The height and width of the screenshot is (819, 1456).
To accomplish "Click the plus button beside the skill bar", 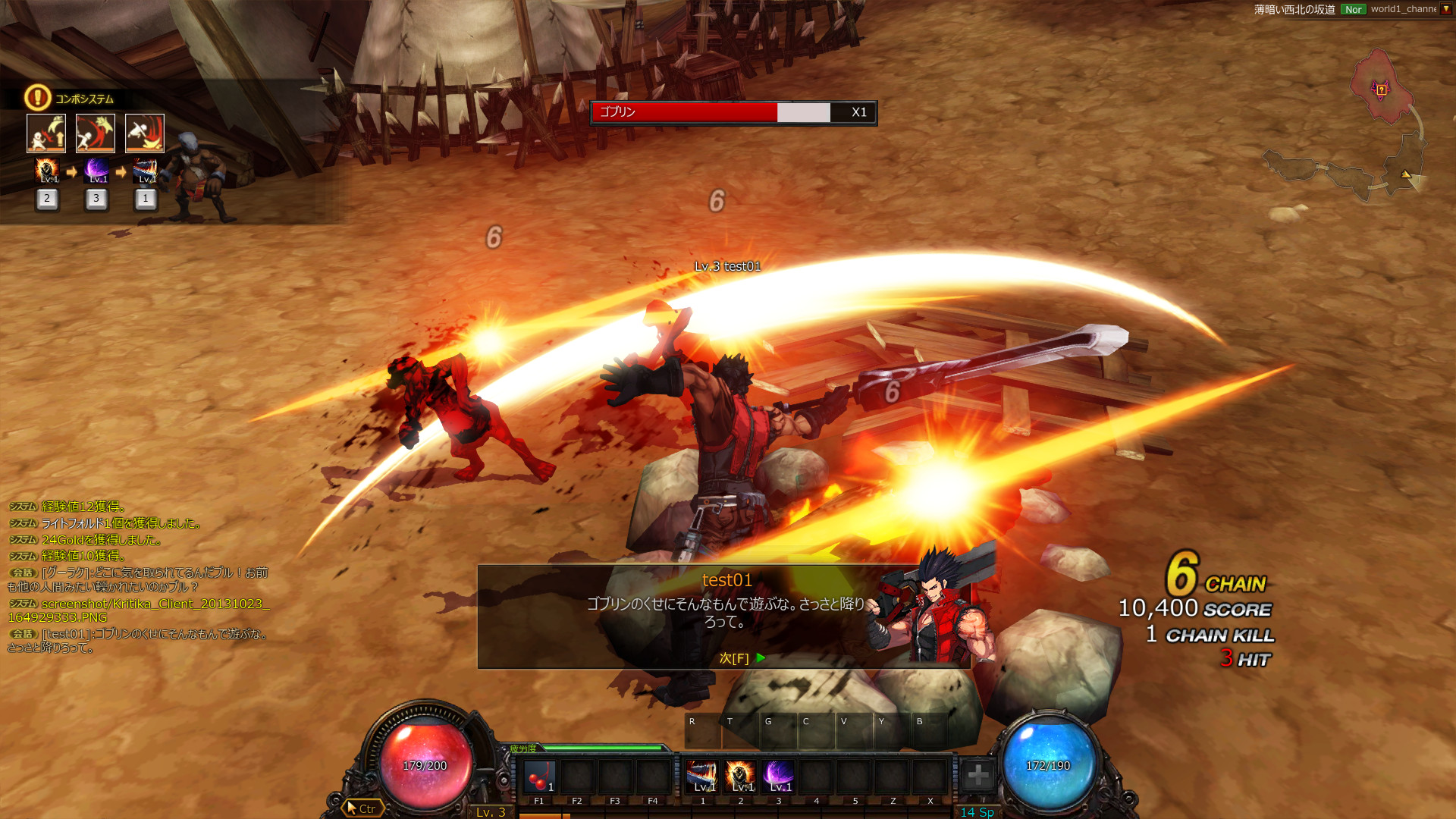I will (978, 775).
